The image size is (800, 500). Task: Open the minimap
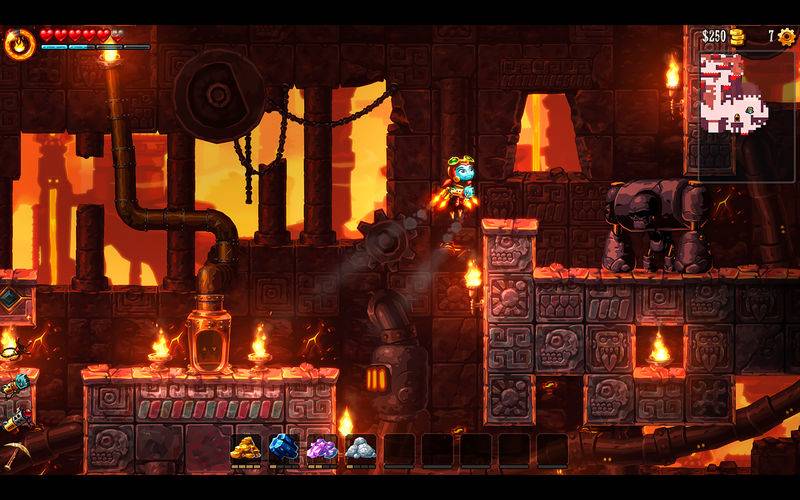(x=738, y=93)
